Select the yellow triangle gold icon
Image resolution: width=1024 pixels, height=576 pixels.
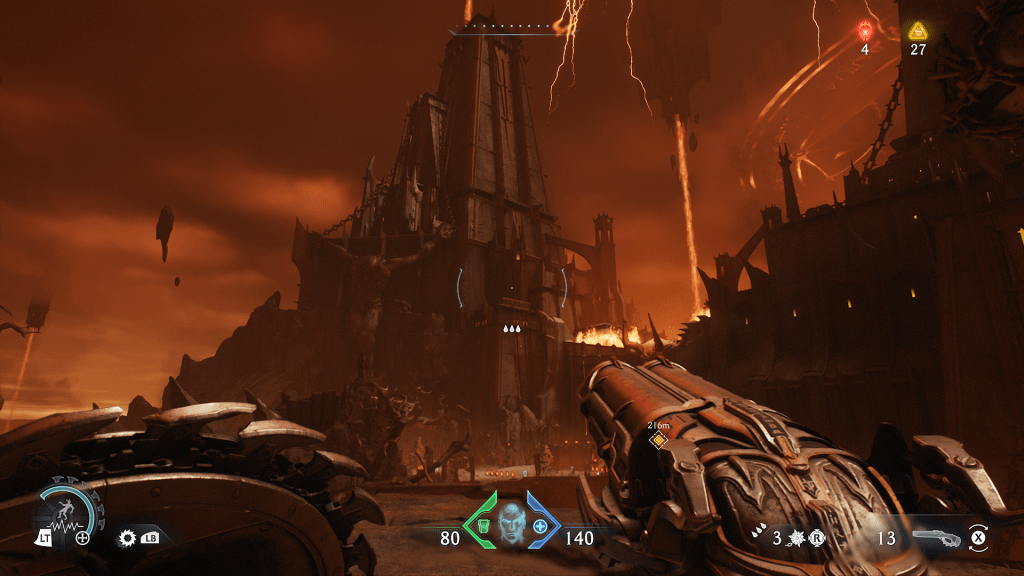tap(917, 31)
